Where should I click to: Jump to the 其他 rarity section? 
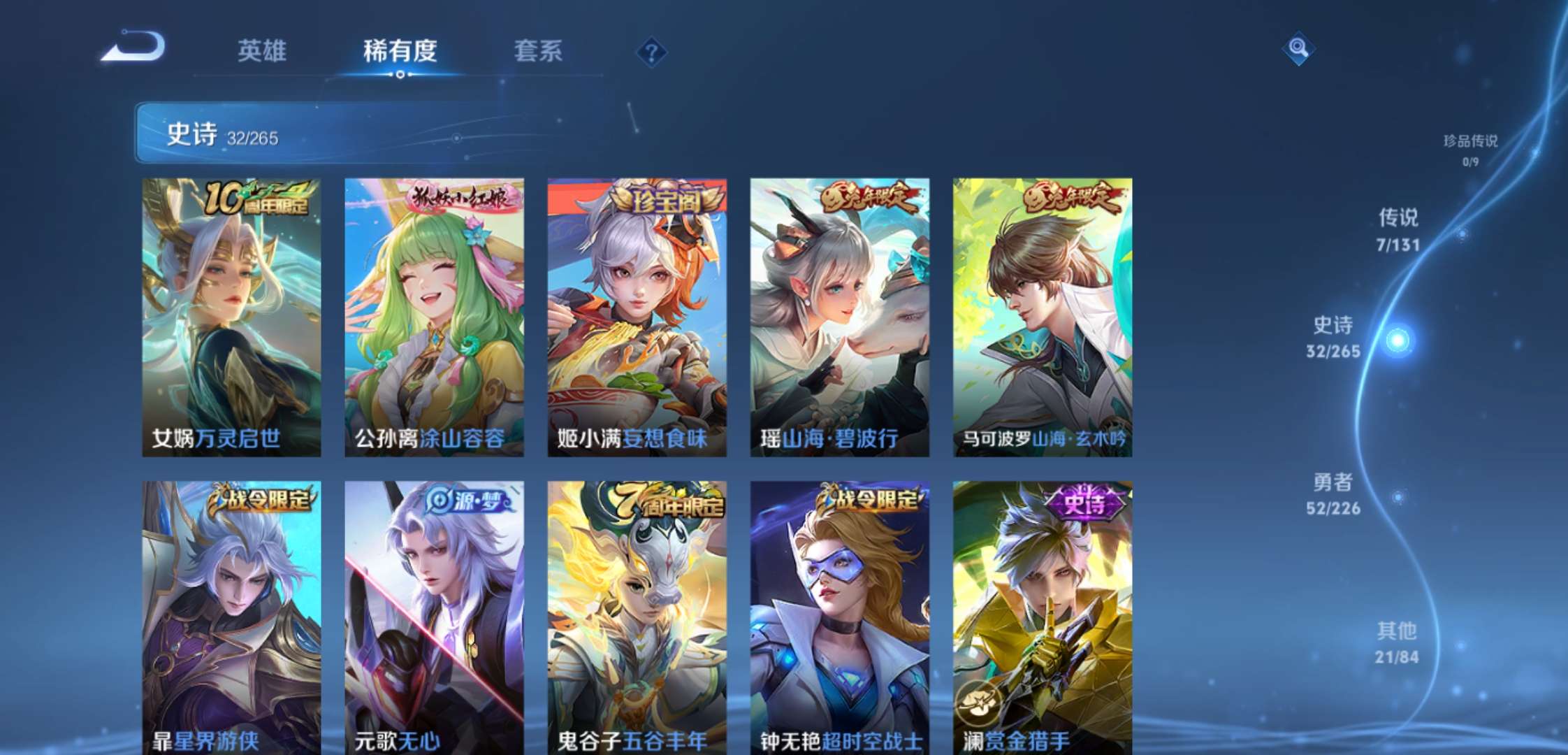(1397, 642)
